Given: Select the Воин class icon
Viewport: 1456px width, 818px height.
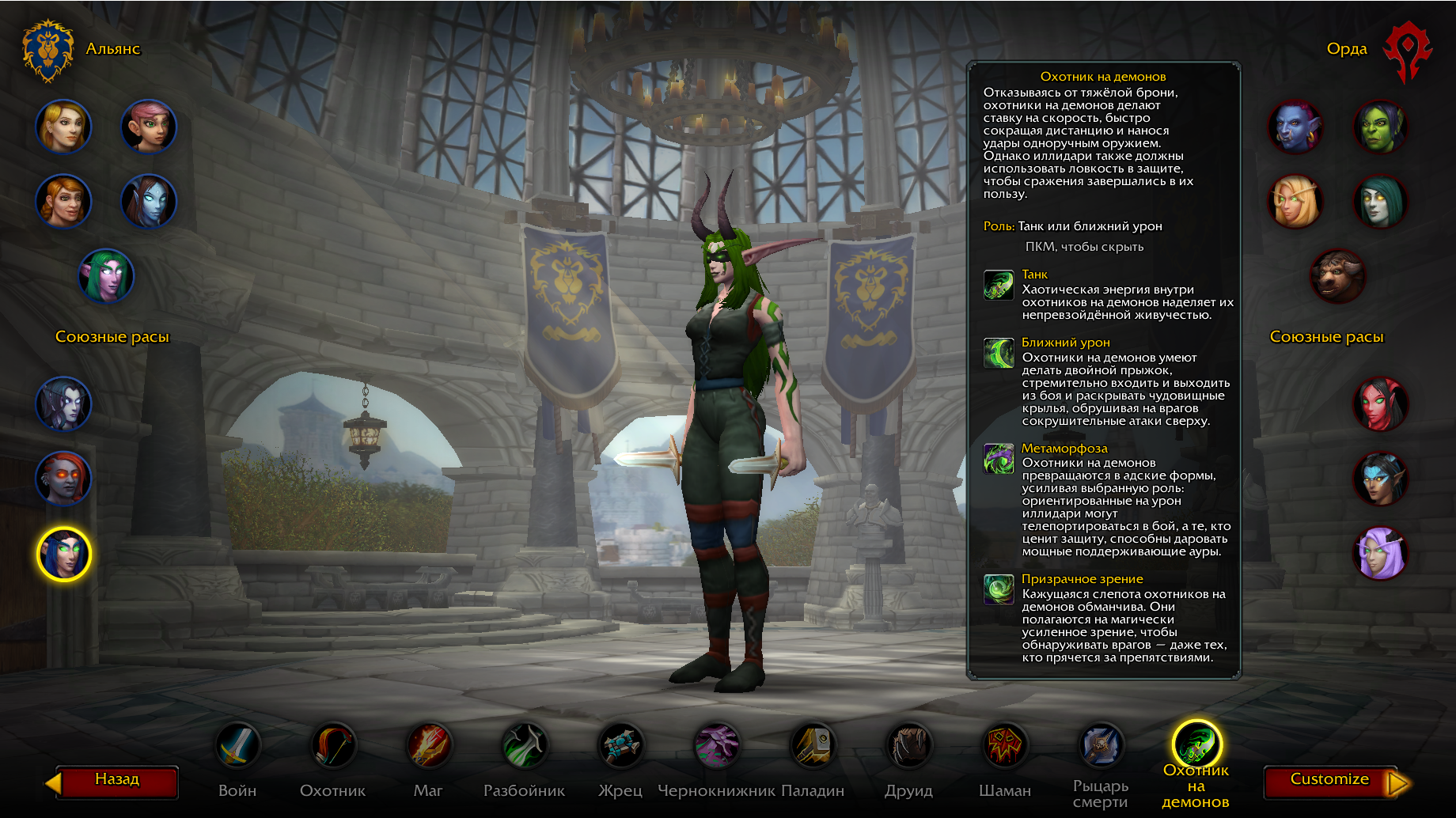Looking at the screenshot, I should 237,746.
